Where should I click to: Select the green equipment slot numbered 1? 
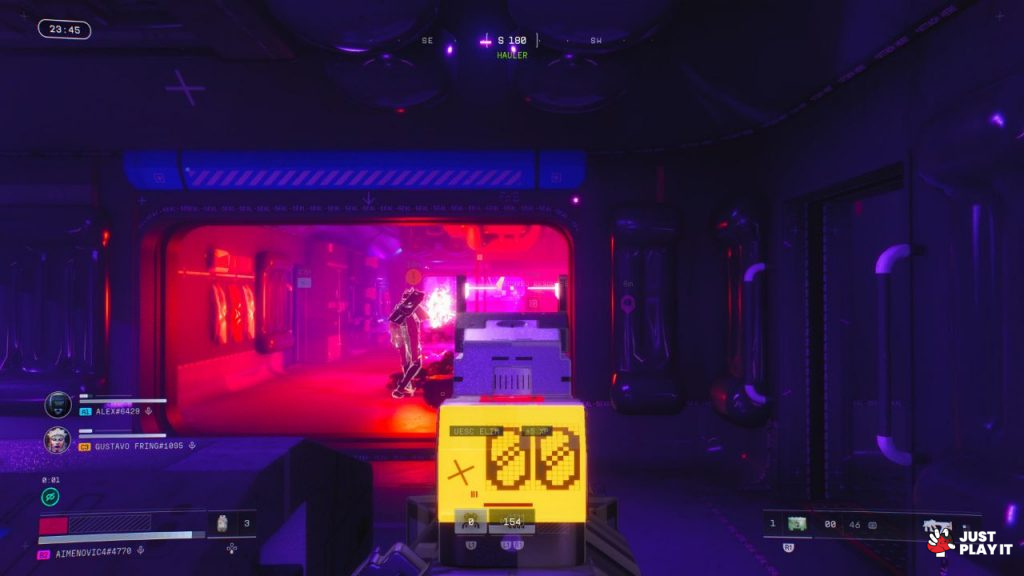(797, 523)
